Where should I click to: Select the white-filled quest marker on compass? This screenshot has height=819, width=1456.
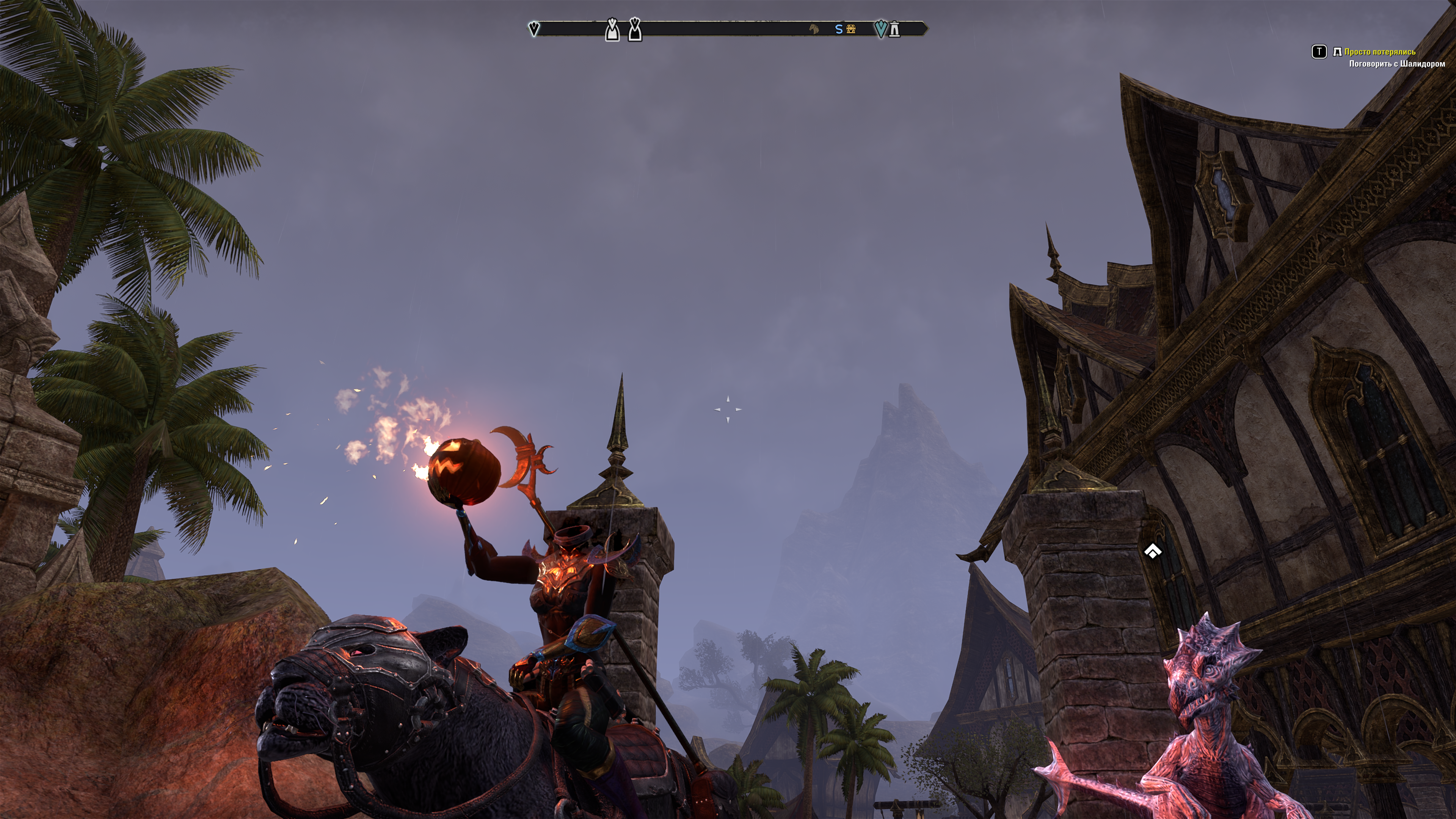(612, 30)
